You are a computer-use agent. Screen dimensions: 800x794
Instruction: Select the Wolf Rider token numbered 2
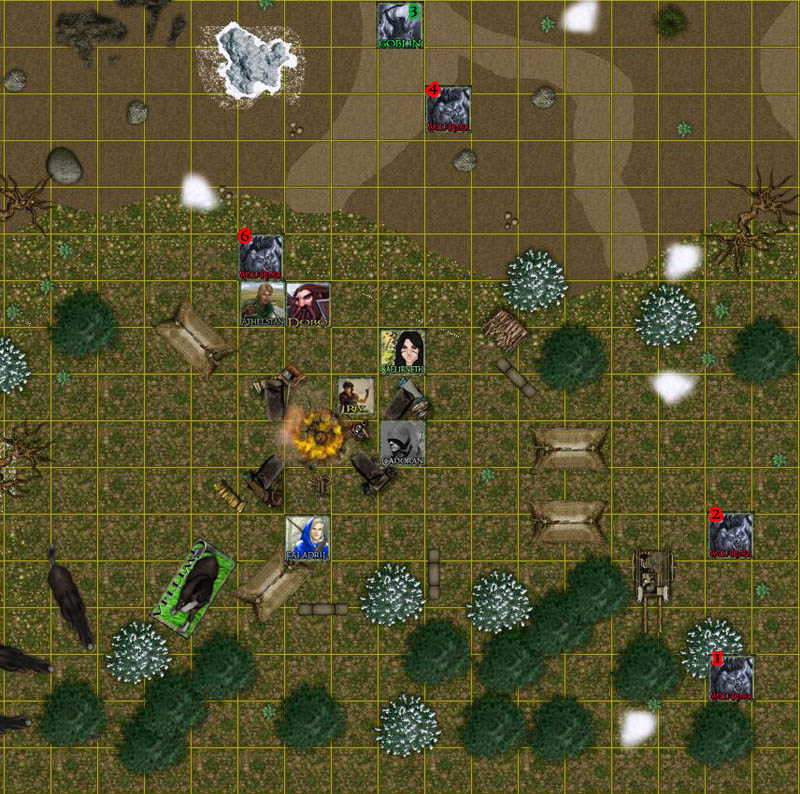pyautogui.click(x=731, y=535)
